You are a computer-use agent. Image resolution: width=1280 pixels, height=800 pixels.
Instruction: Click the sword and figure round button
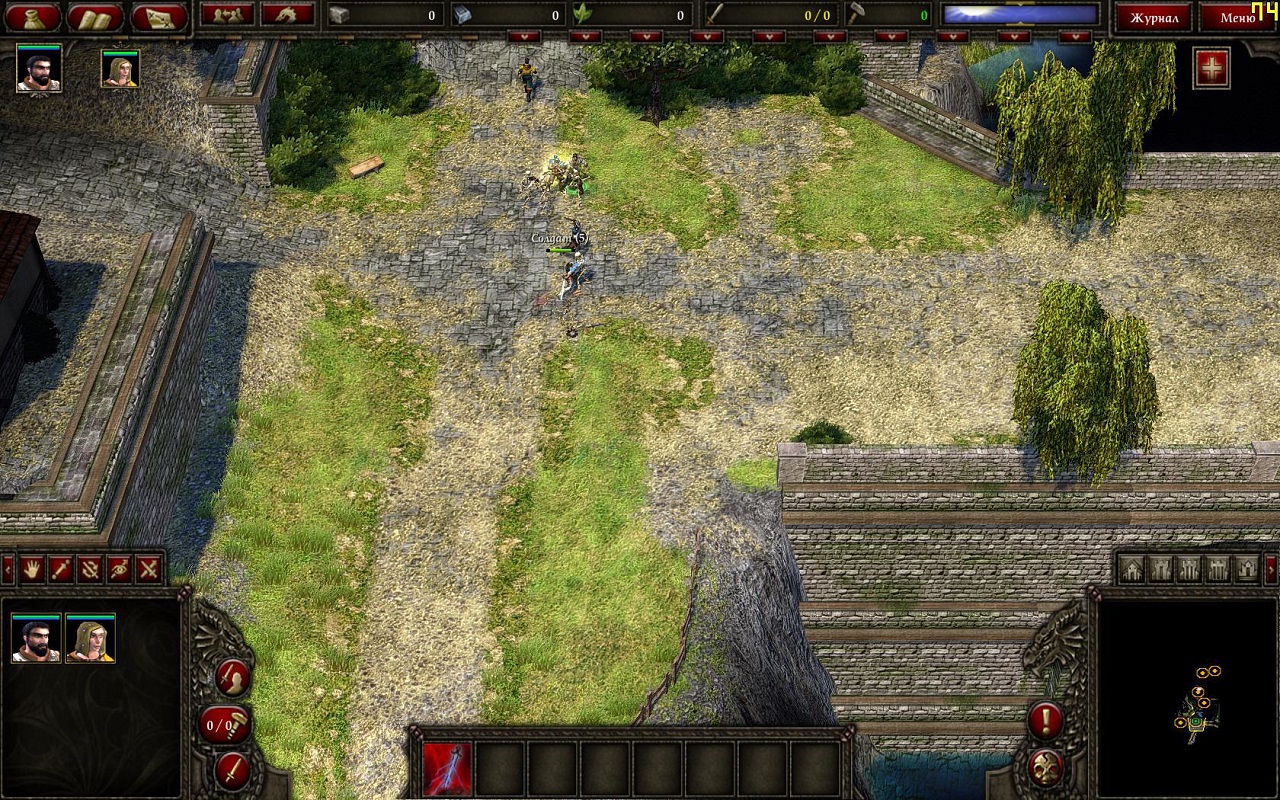click(x=232, y=678)
